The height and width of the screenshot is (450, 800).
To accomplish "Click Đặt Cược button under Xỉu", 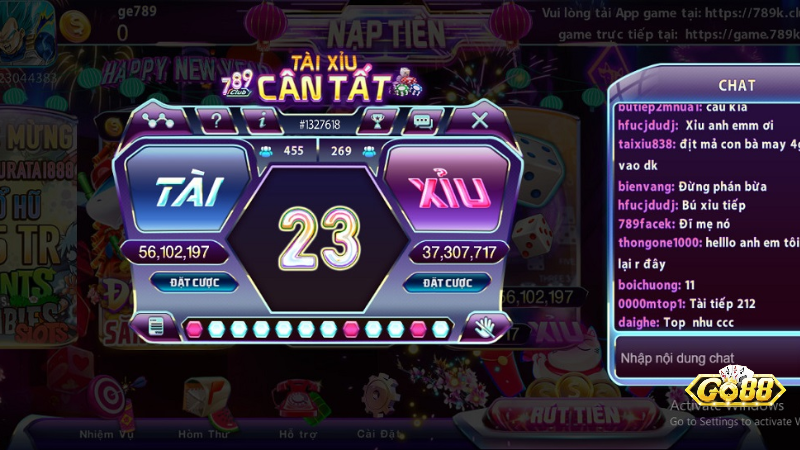I will (446, 283).
